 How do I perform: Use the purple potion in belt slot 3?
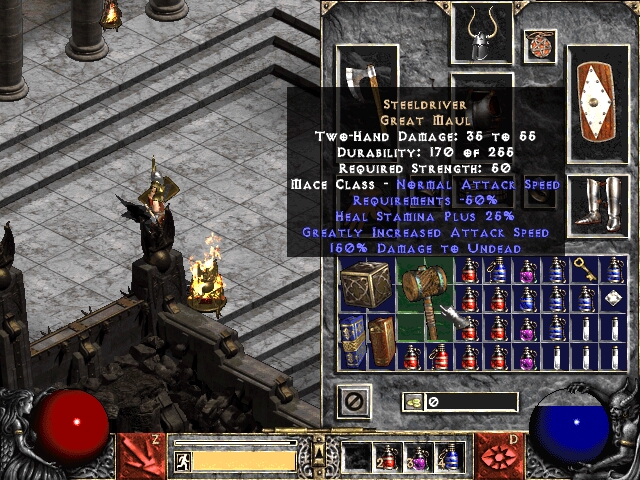pyautogui.click(x=418, y=458)
